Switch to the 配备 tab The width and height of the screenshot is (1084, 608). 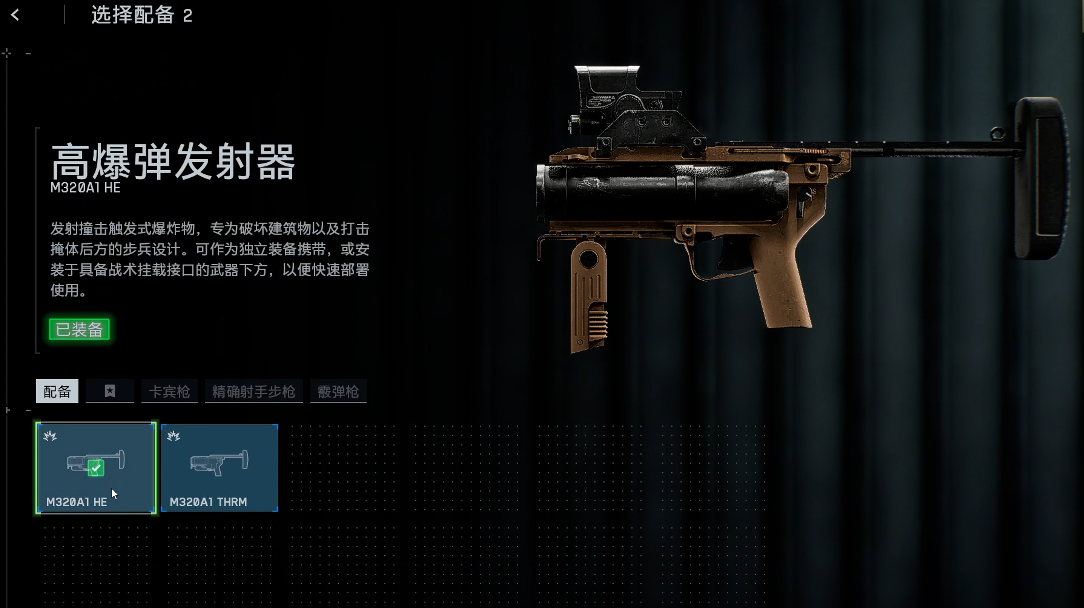[57, 391]
